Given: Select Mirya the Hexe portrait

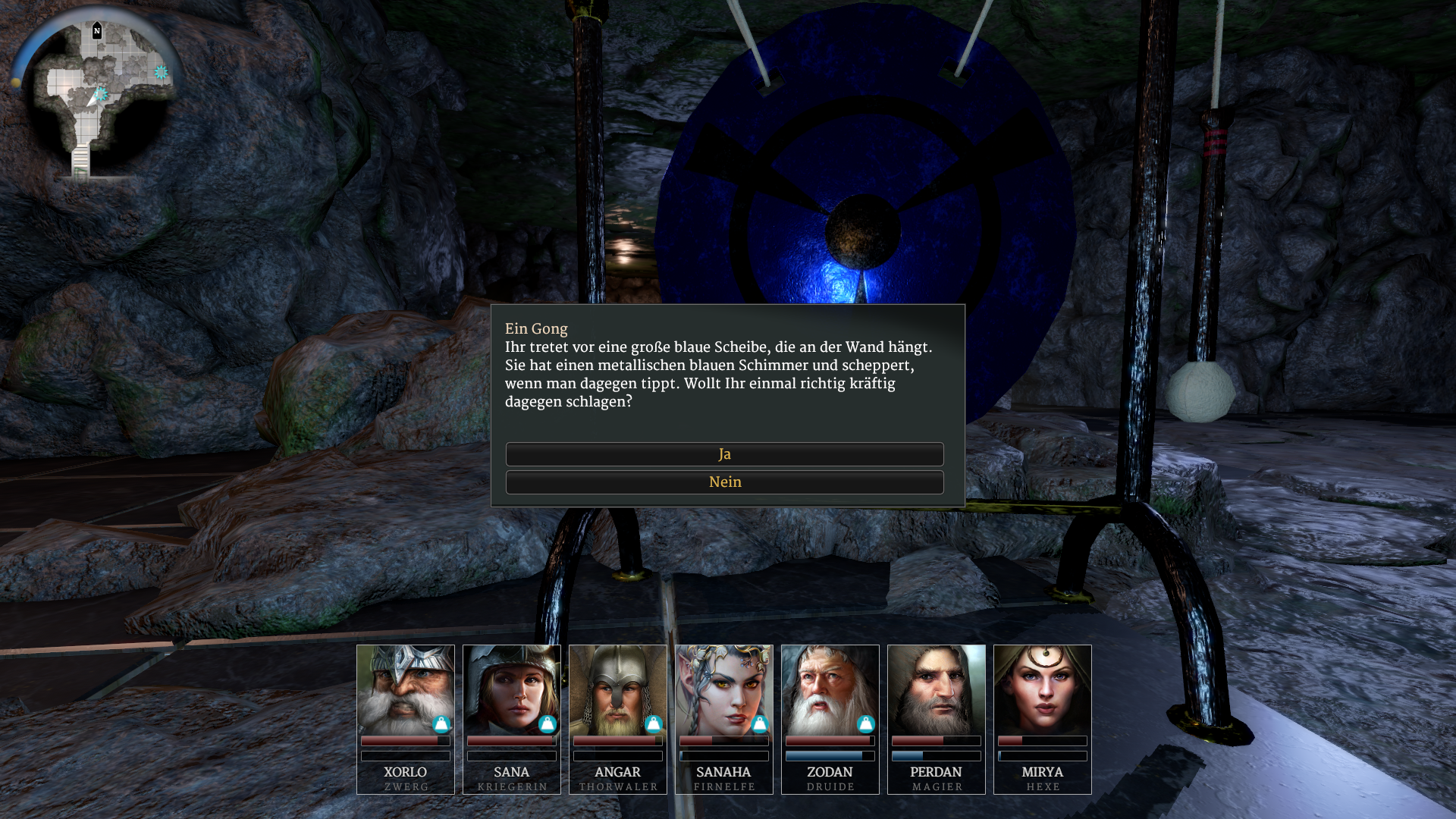Looking at the screenshot, I should pyautogui.click(x=1043, y=690).
